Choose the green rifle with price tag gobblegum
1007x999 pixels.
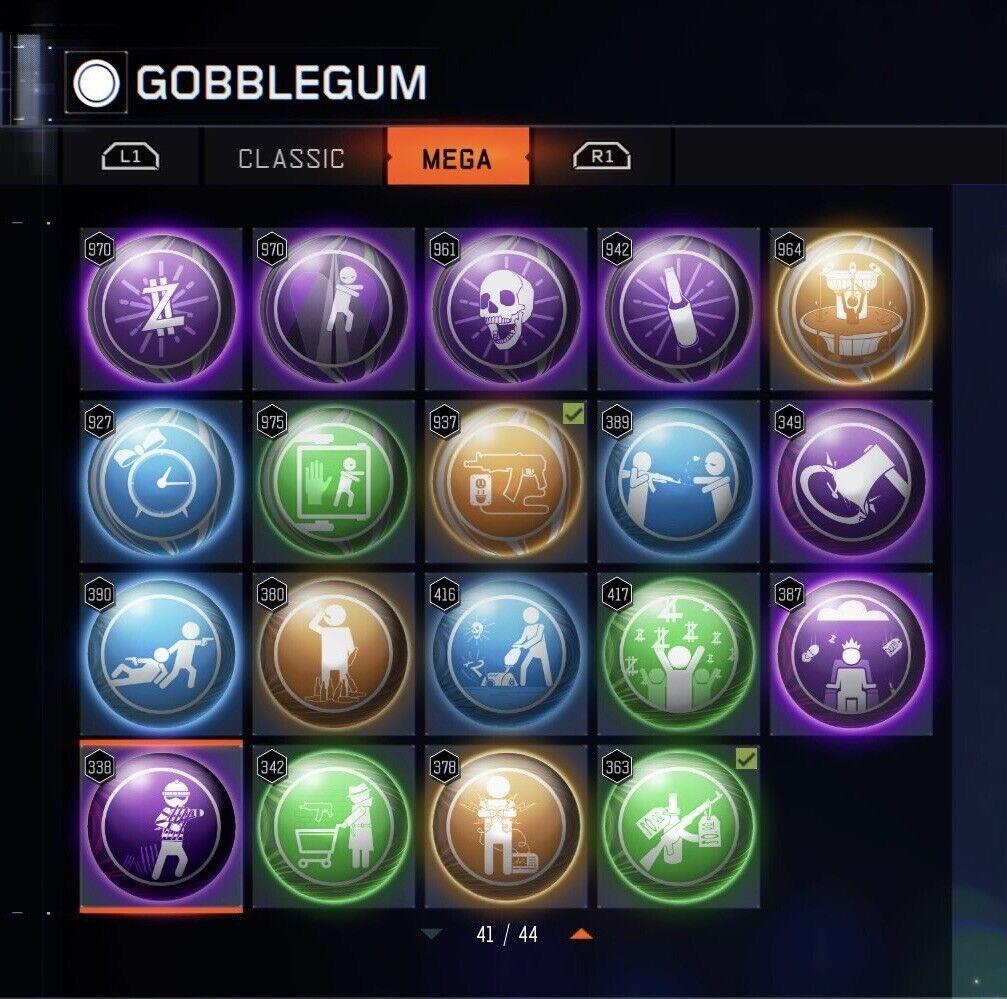pyautogui.click(x=678, y=826)
